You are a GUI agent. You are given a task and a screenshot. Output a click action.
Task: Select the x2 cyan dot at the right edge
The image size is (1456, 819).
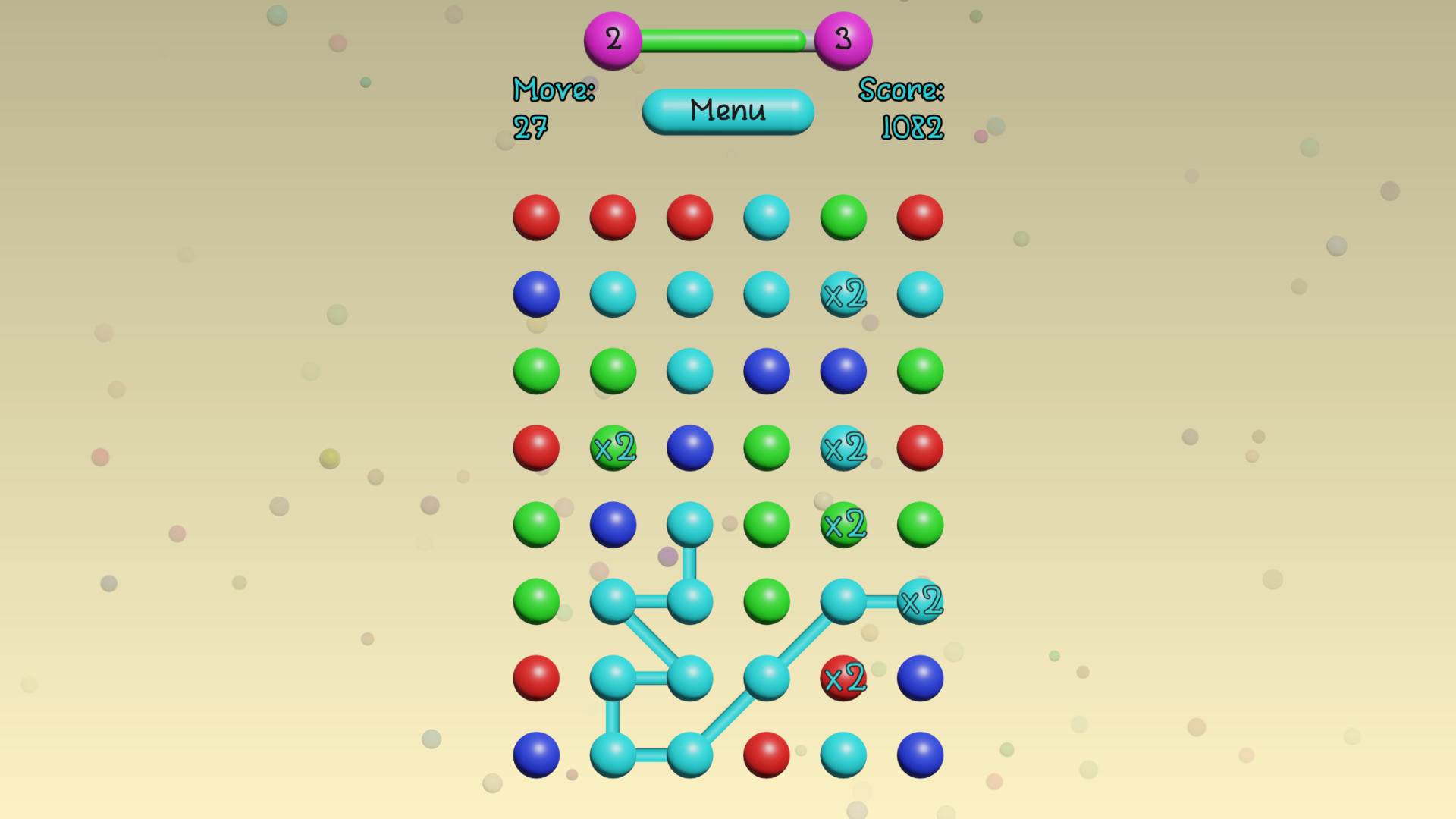click(x=919, y=601)
